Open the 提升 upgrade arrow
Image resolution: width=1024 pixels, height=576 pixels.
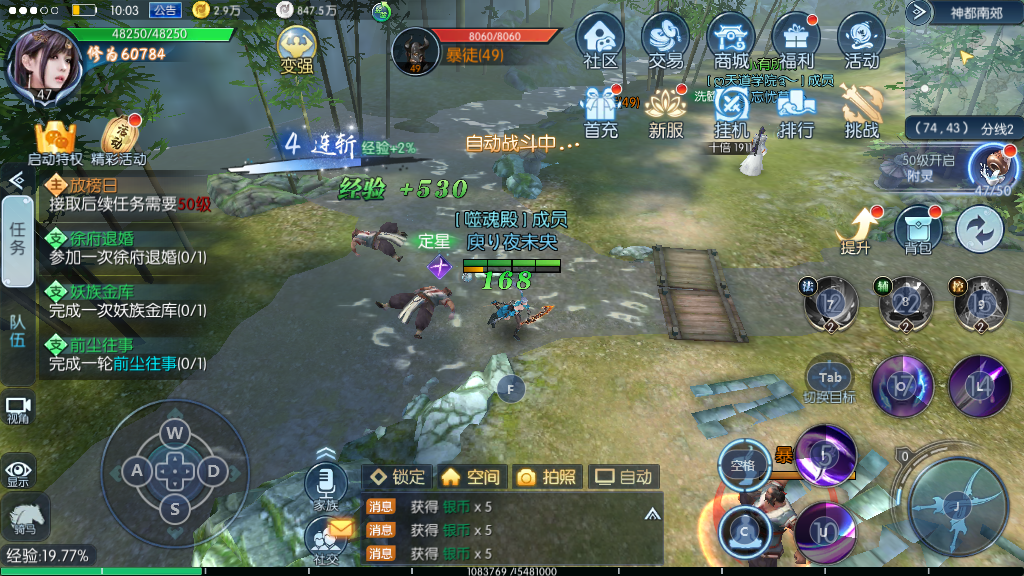856,230
